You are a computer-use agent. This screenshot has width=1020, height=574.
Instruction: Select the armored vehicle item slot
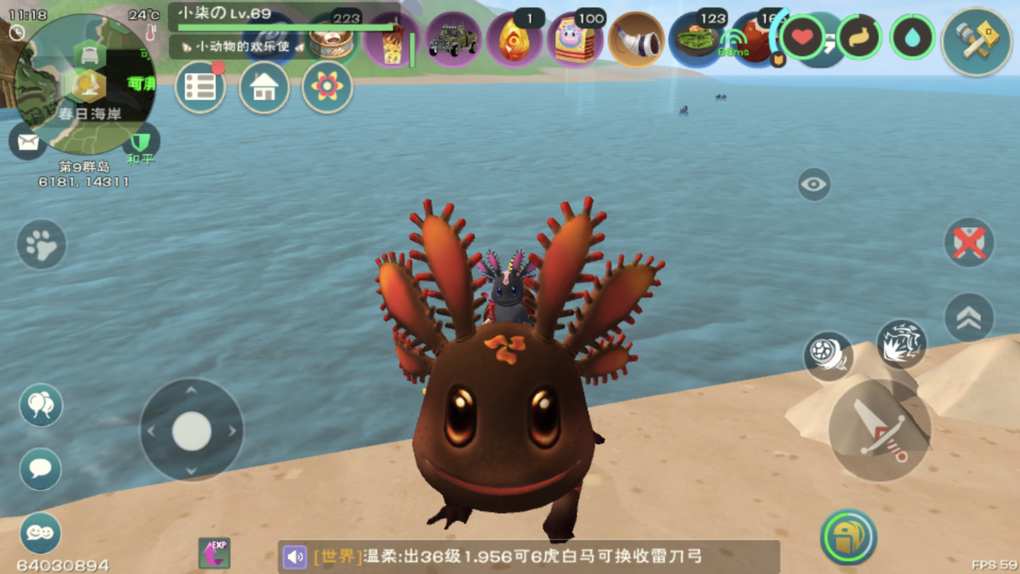(453, 40)
